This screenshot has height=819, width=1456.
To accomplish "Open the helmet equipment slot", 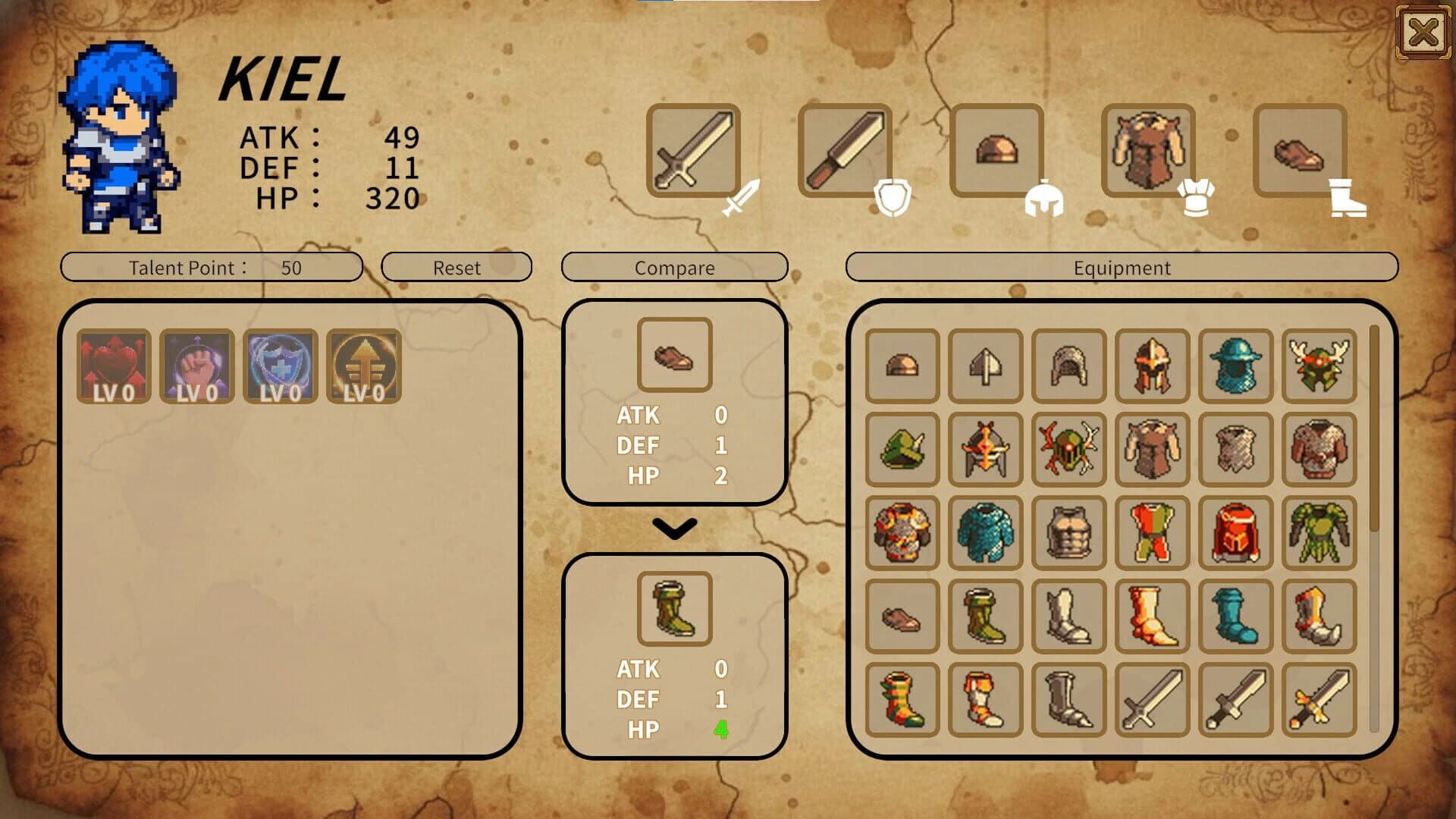I will (996, 152).
